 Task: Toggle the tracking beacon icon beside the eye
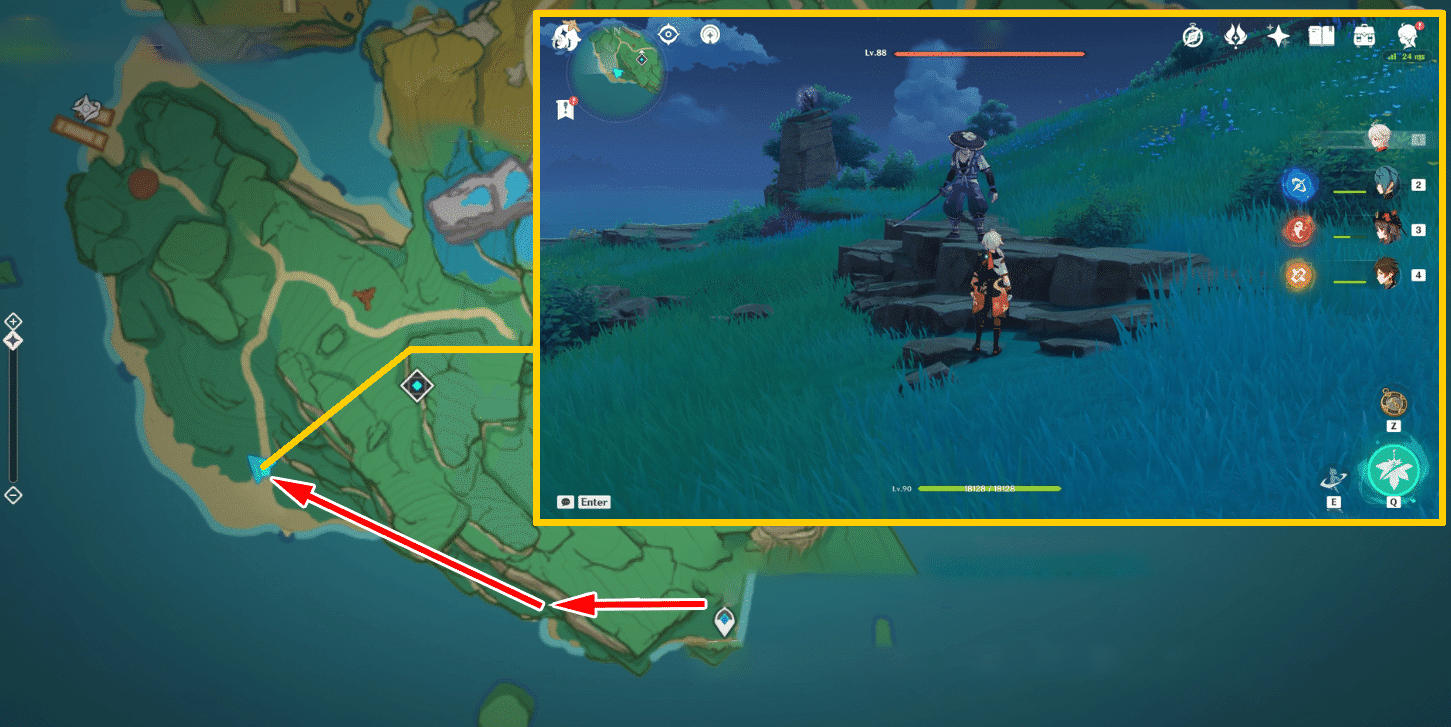pyautogui.click(x=710, y=36)
